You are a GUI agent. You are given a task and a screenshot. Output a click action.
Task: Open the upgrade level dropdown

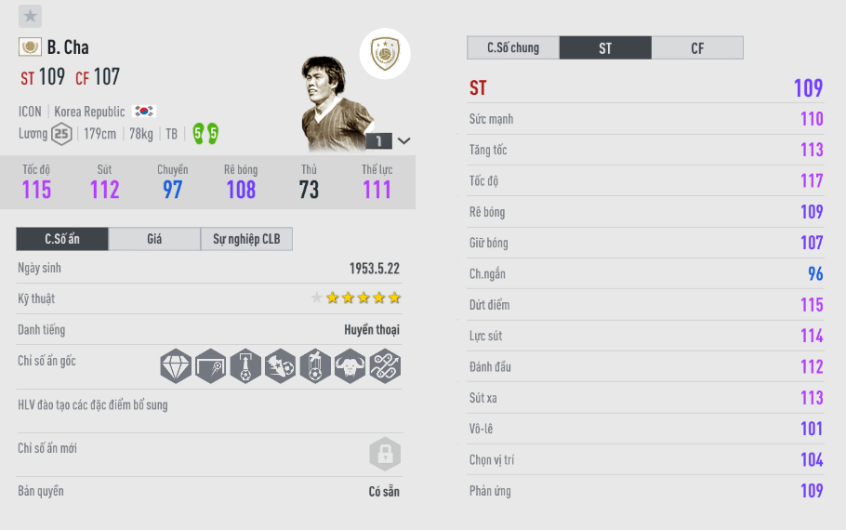(x=404, y=141)
